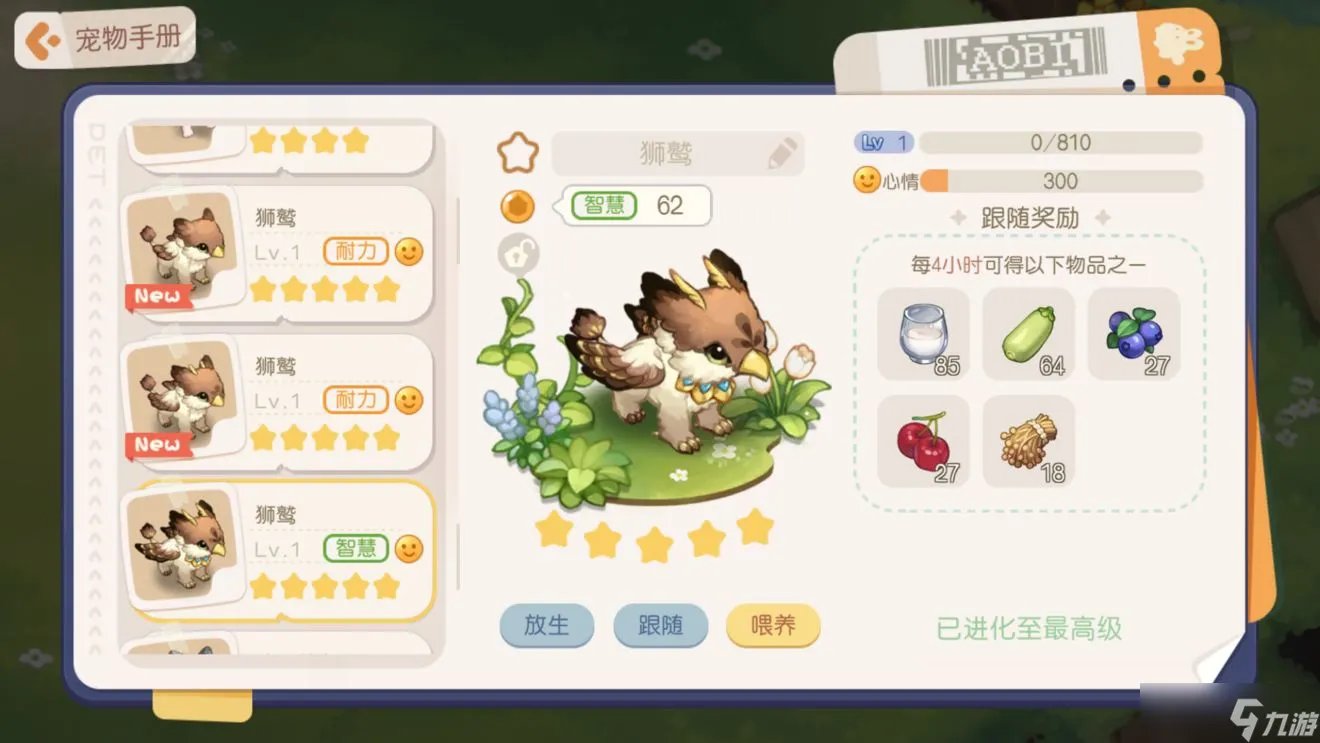Open the paw print bookmark tab top right
The width and height of the screenshot is (1320, 743).
1180,40
